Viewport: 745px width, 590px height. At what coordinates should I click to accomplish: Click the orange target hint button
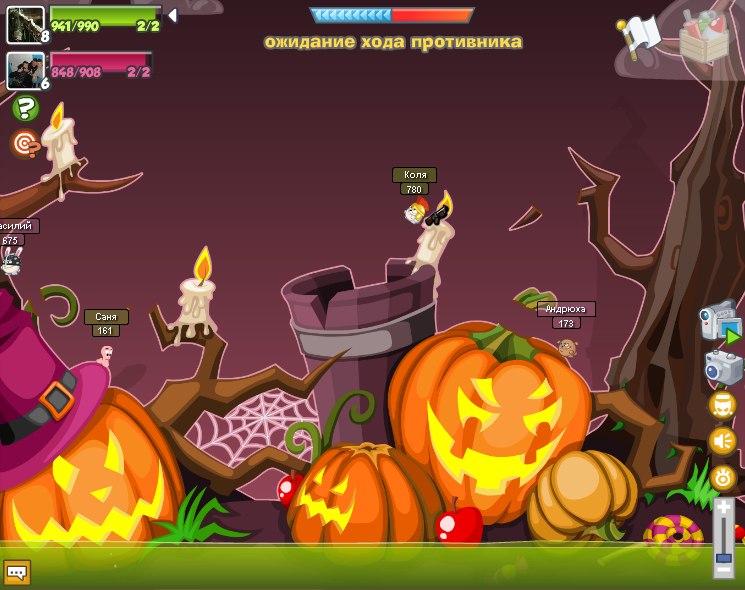(26, 144)
